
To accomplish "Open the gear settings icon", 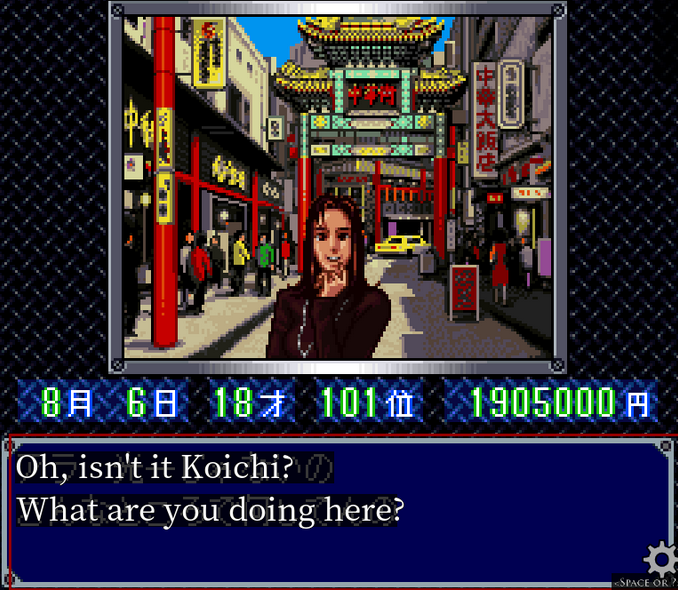I will click(x=660, y=558).
